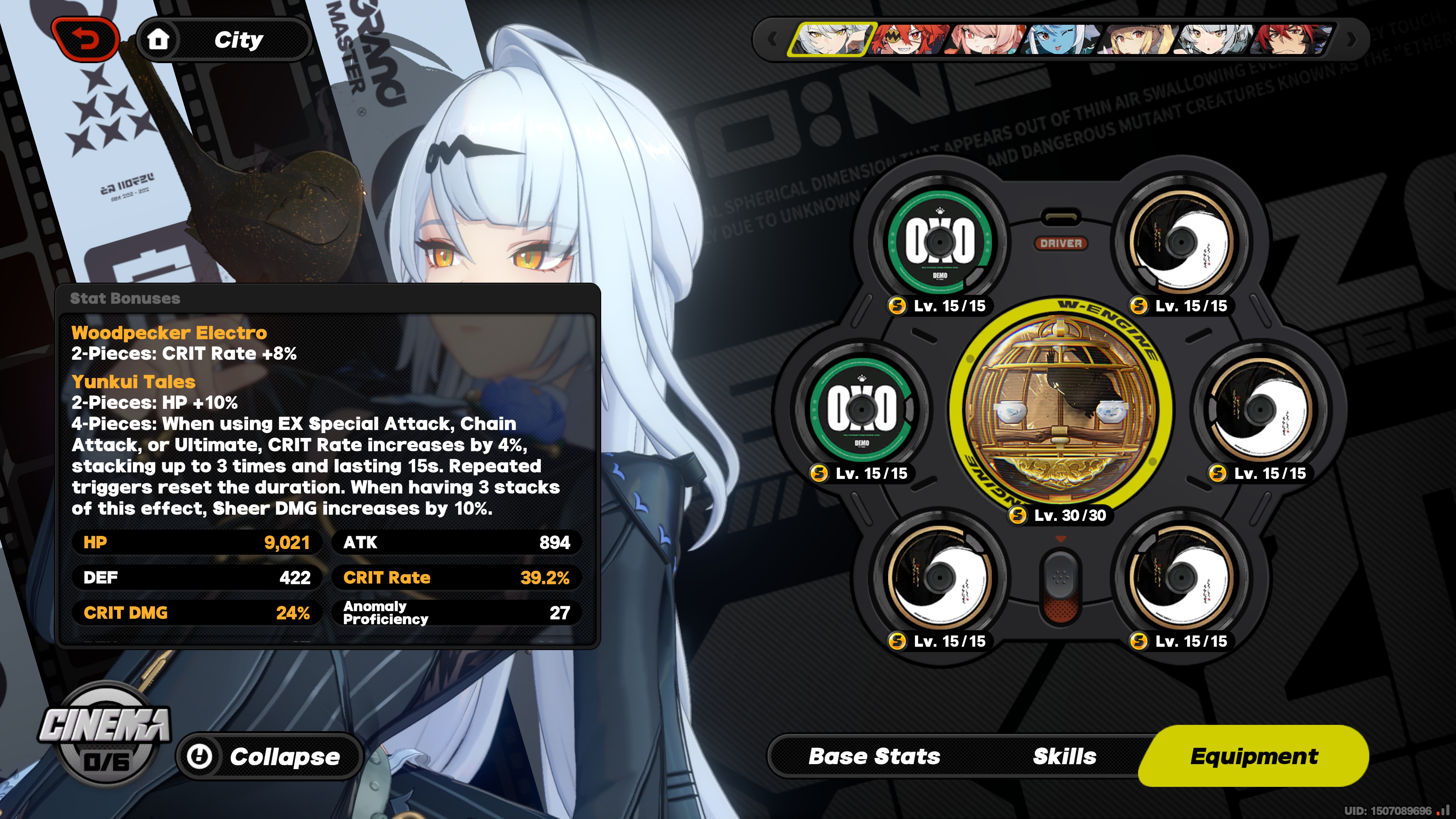Show the previous characters with left arrow
This screenshot has height=819, width=1456.
pyautogui.click(x=772, y=40)
